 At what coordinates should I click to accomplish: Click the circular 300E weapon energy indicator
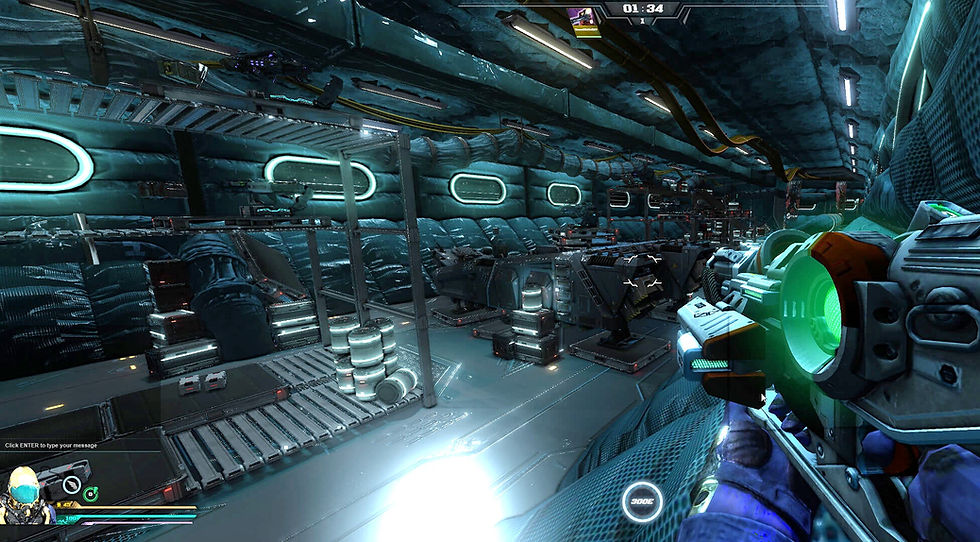[x=641, y=502]
